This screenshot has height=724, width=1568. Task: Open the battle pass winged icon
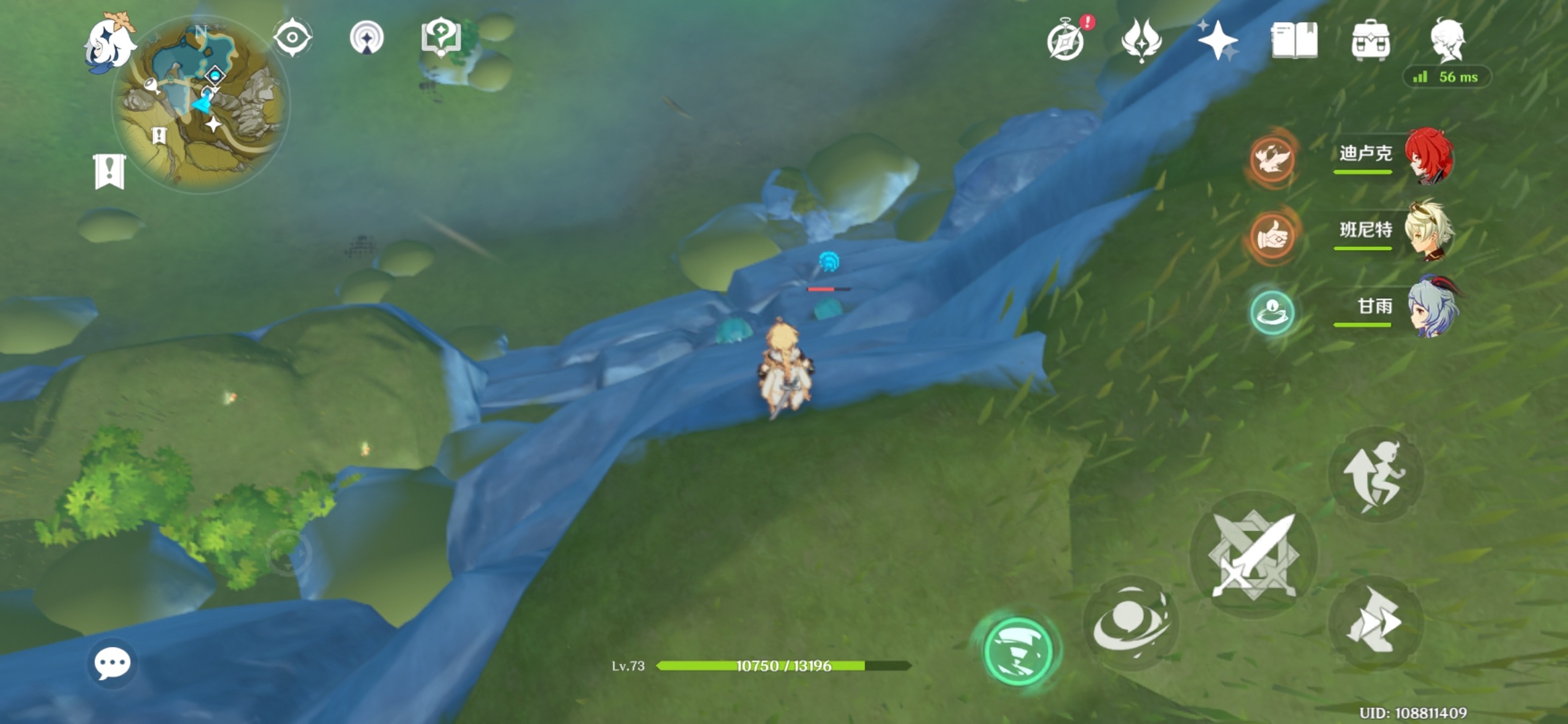click(1140, 40)
